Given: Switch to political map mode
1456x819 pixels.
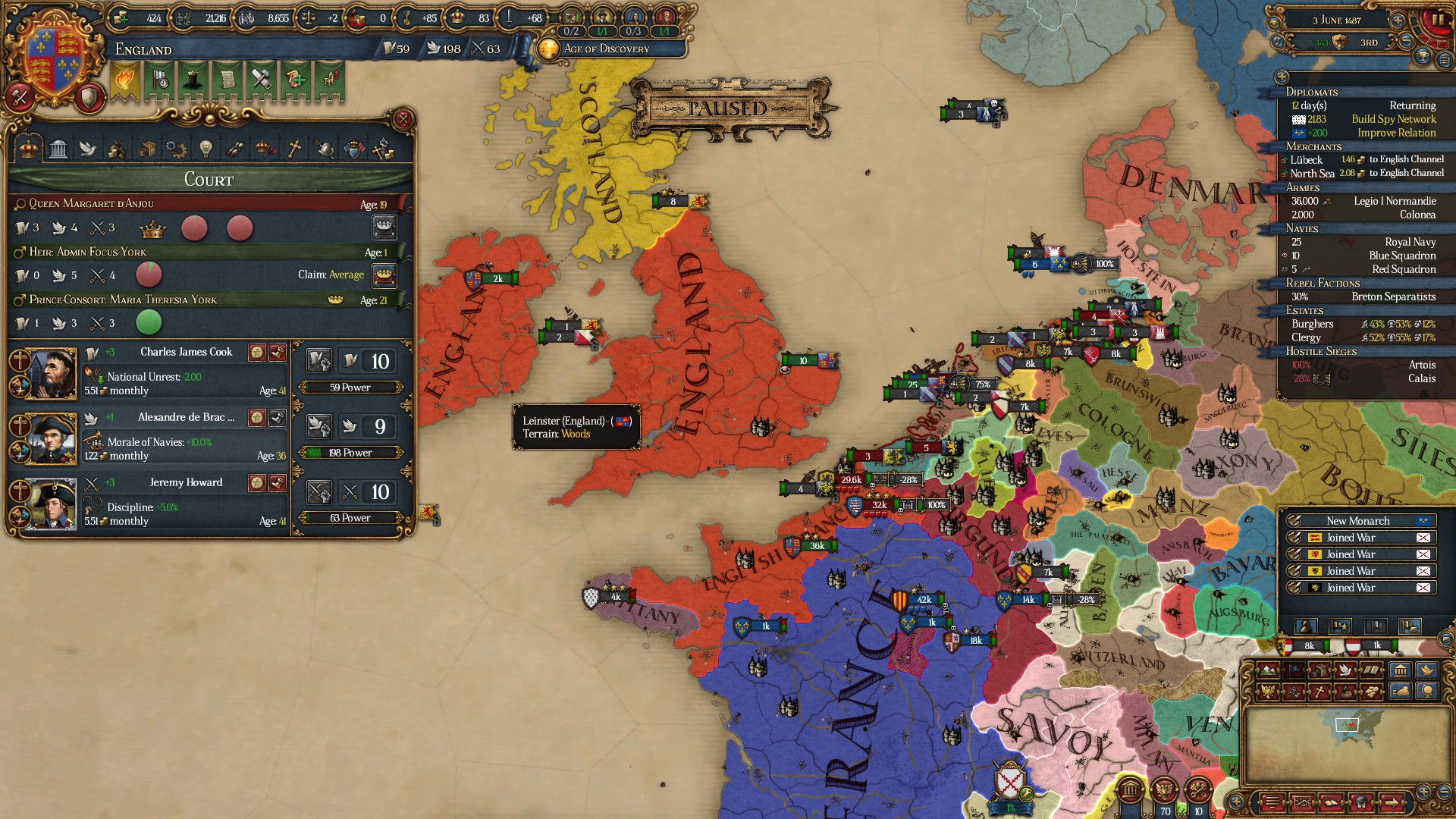Looking at the screenshot, I should (1294, 670).
